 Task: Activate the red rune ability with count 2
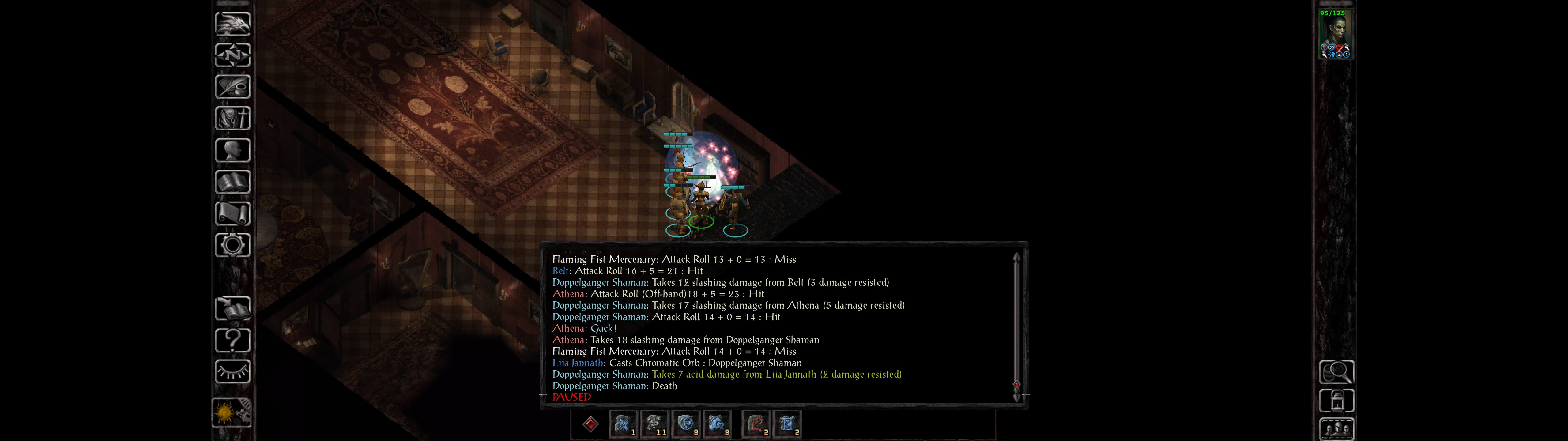click(756, 424)
